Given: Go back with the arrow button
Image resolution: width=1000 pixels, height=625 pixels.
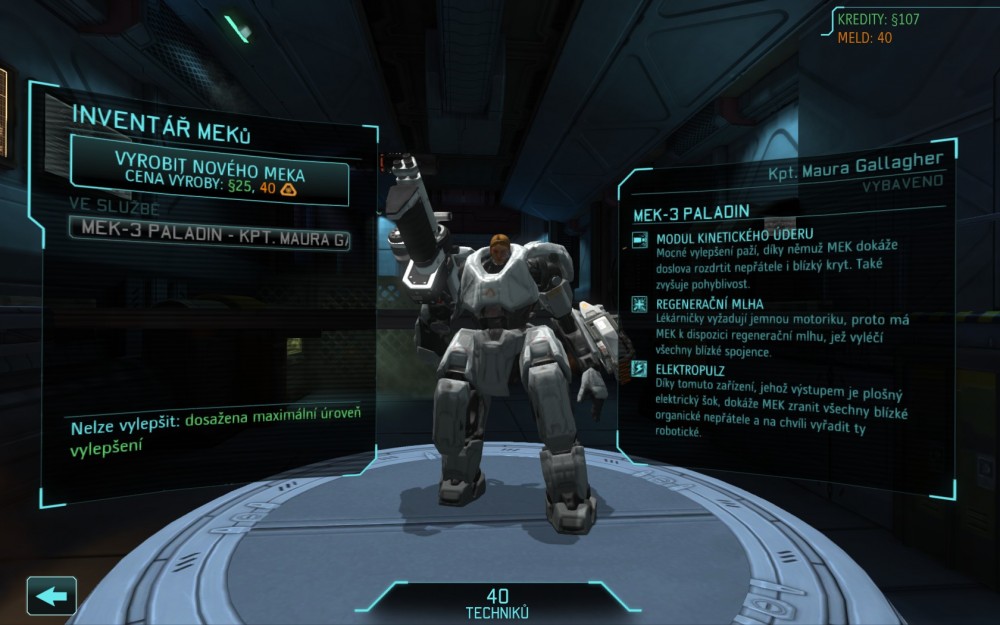Looking at the screenshot, I should click(x=51, y=596).
